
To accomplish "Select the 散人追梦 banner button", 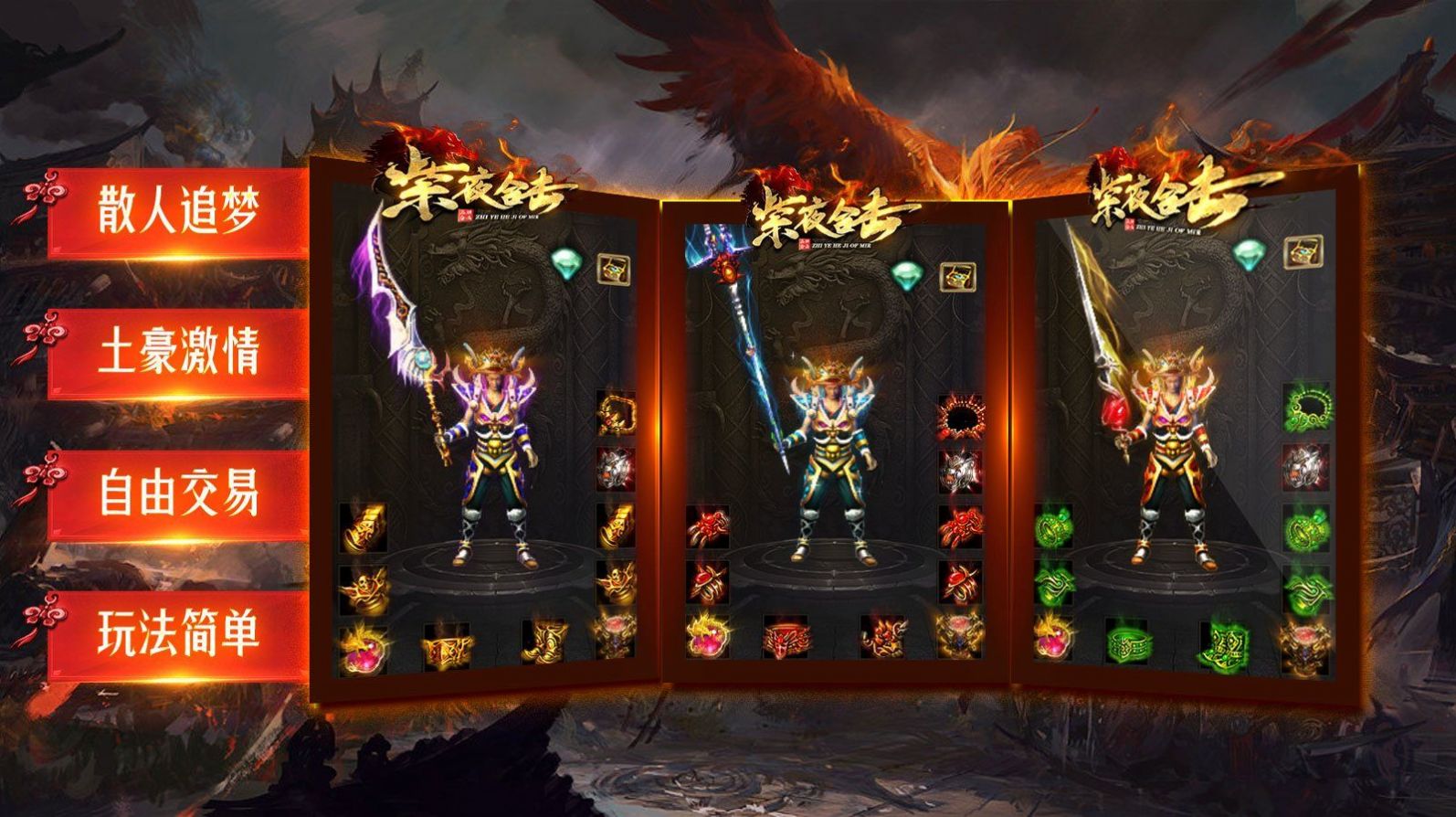I will point(178,211).
